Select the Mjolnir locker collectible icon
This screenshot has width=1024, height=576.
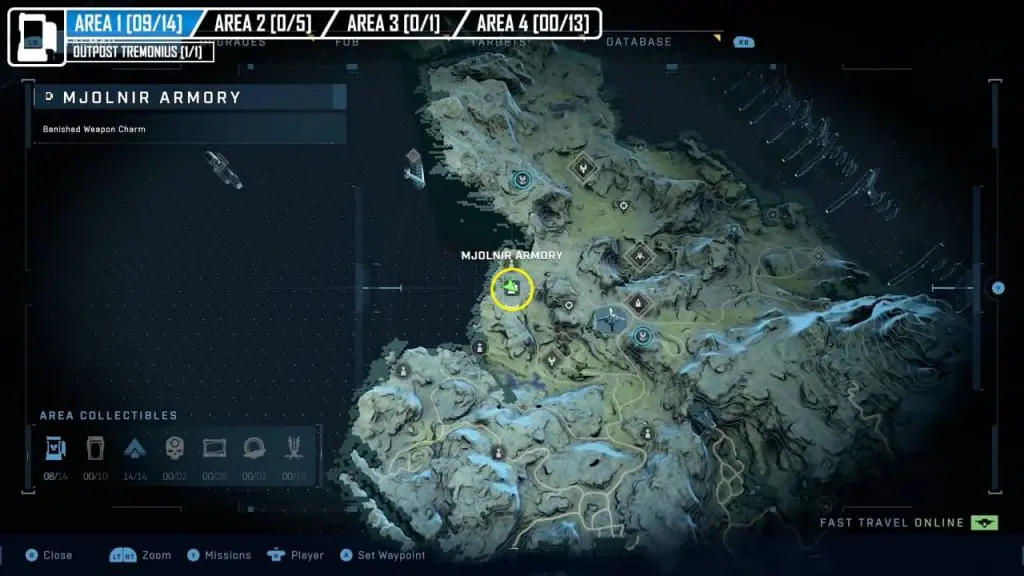coord(56,448)
